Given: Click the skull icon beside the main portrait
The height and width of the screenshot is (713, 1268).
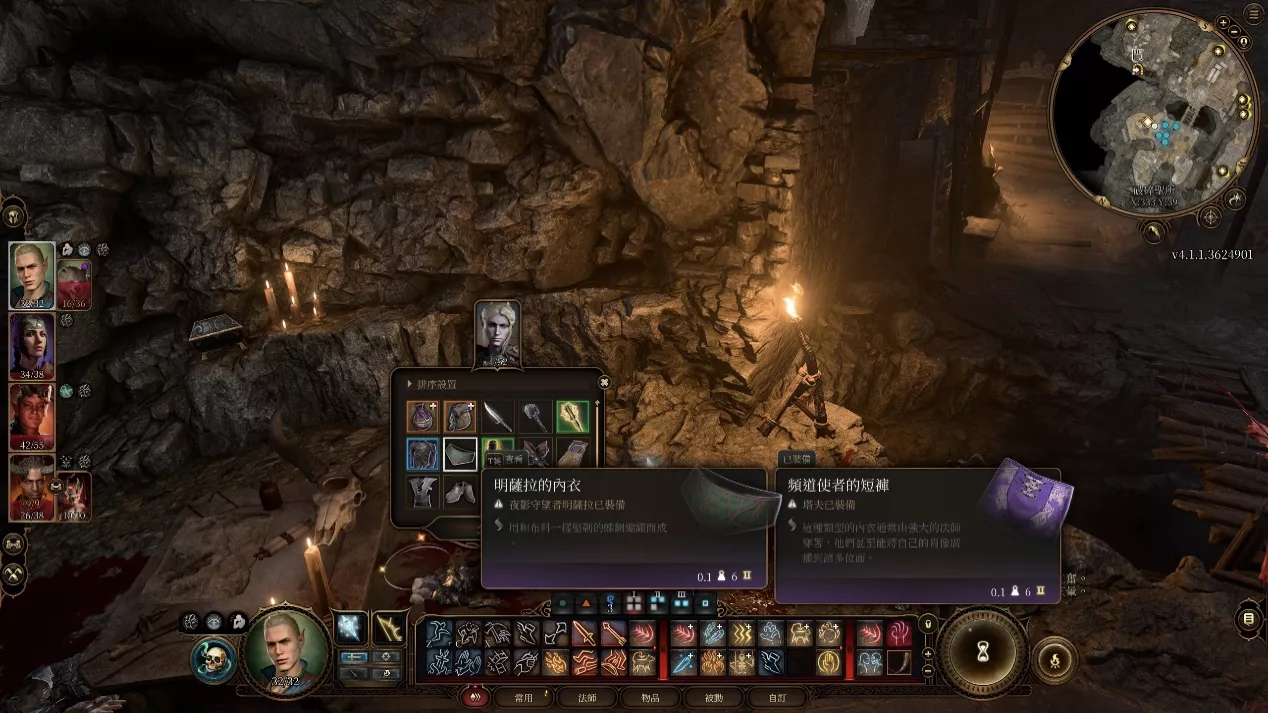Looking at the screenshot, I should [215, 661].
